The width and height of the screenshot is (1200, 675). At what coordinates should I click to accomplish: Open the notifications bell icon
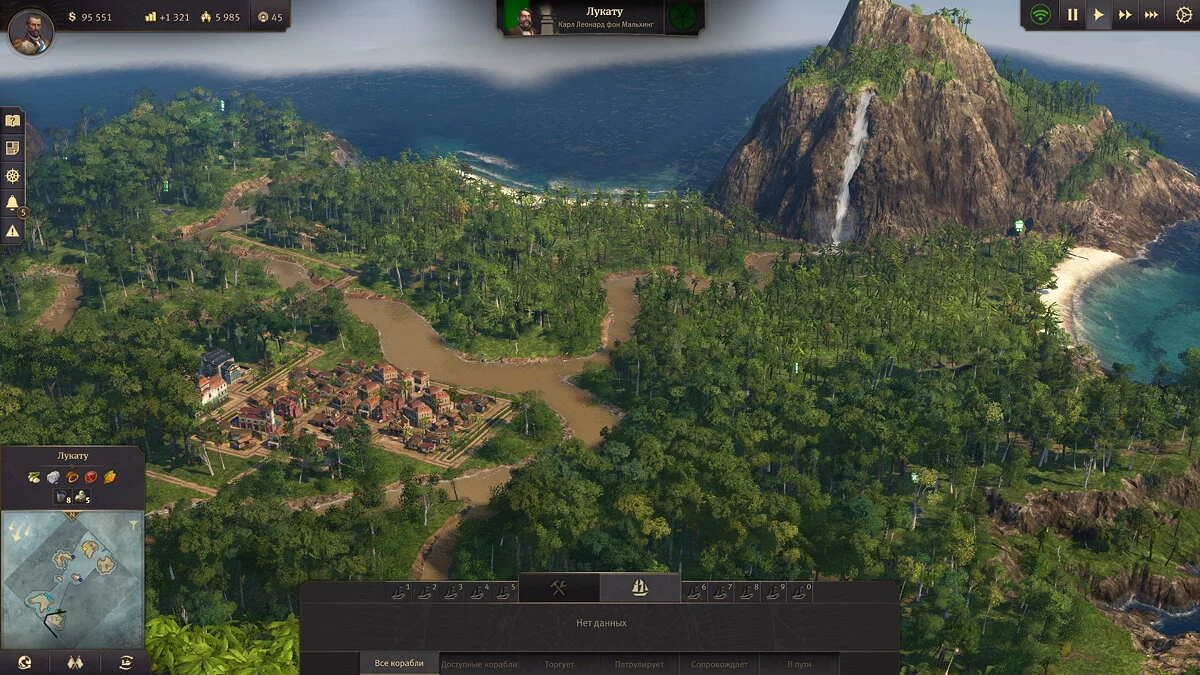coord(12,203)
